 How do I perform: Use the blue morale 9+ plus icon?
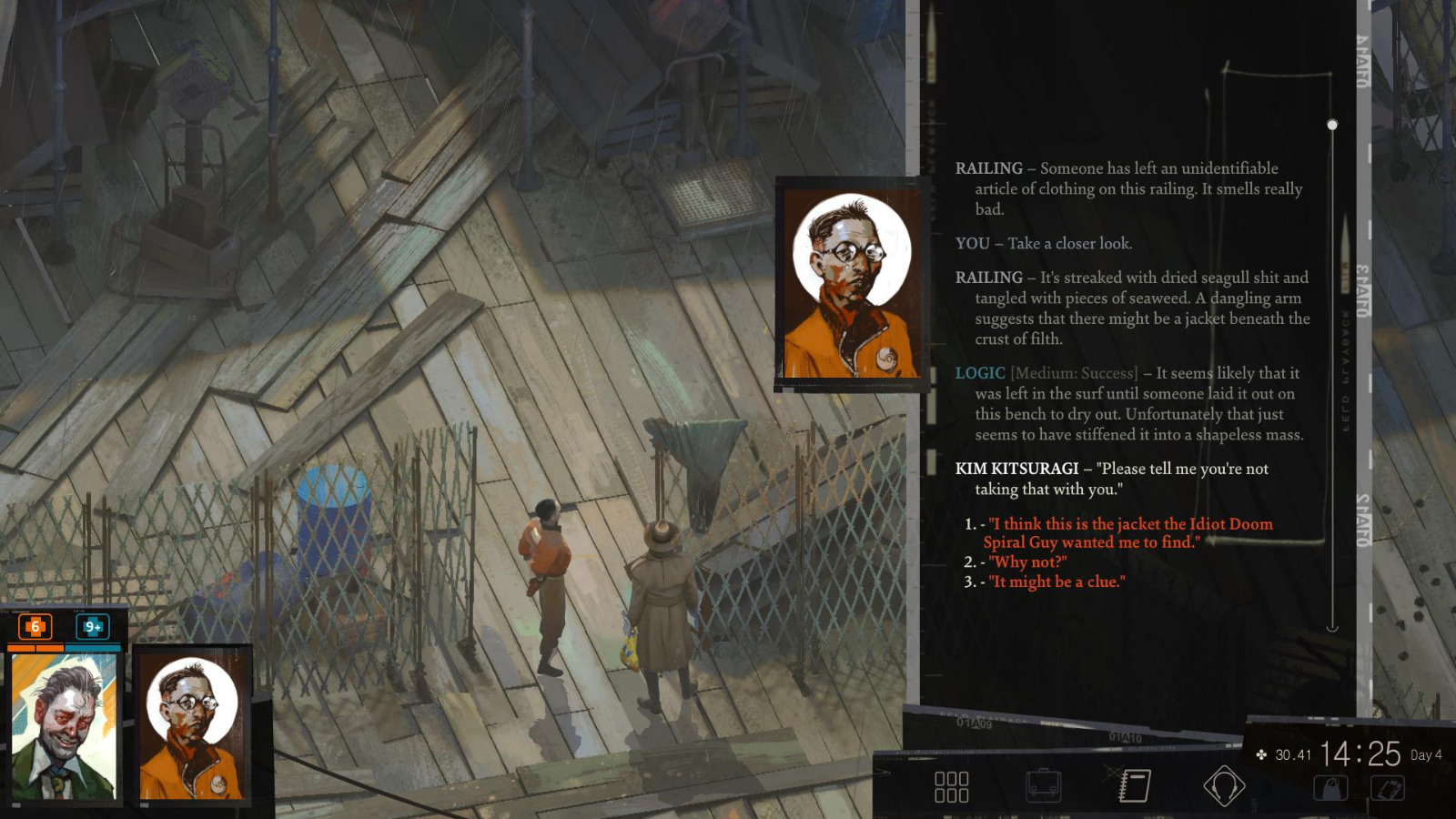pyautogui.click(x=91, y=626)
